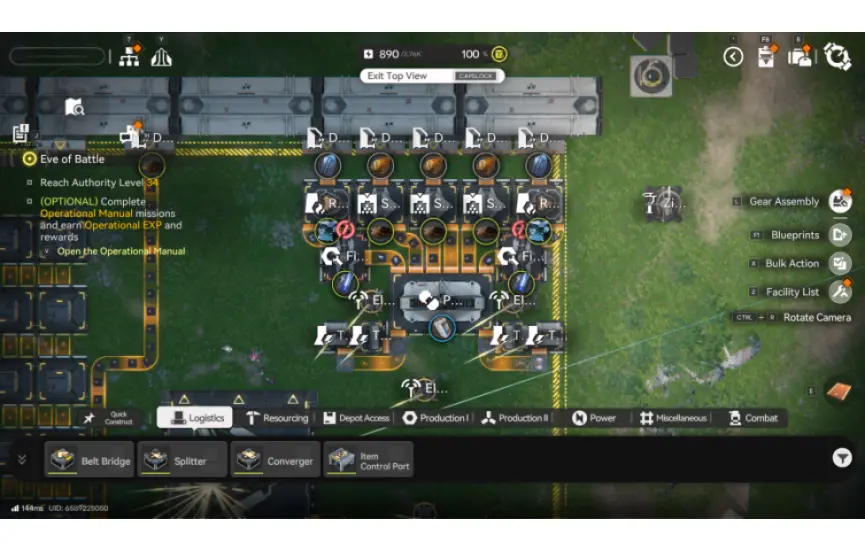
Task: Open the Eve of Battle mission tracker
Action: 72,159
